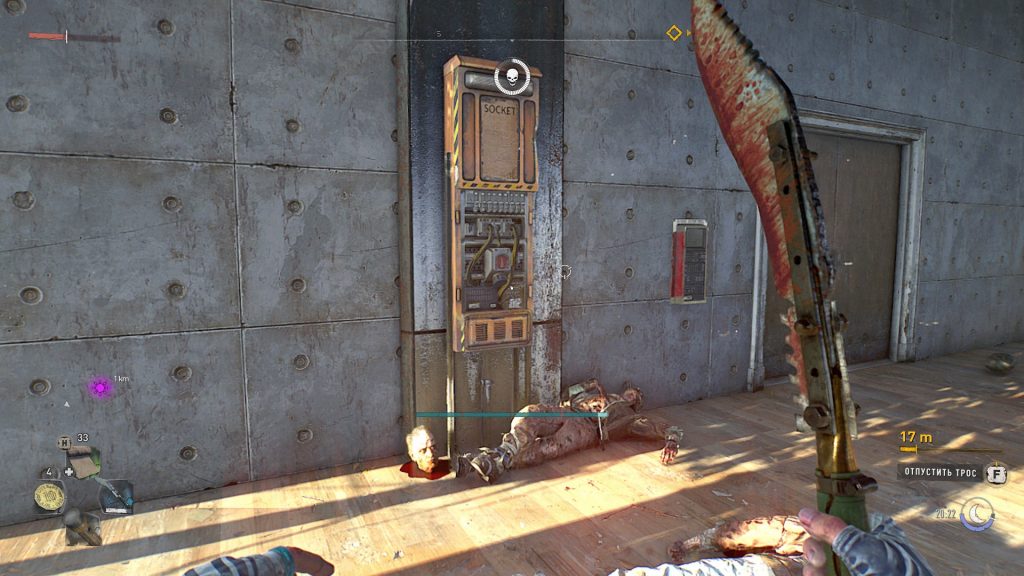Select the gold coin item slot
Screen dimensions: 1024x576
(x=49, y=495)
